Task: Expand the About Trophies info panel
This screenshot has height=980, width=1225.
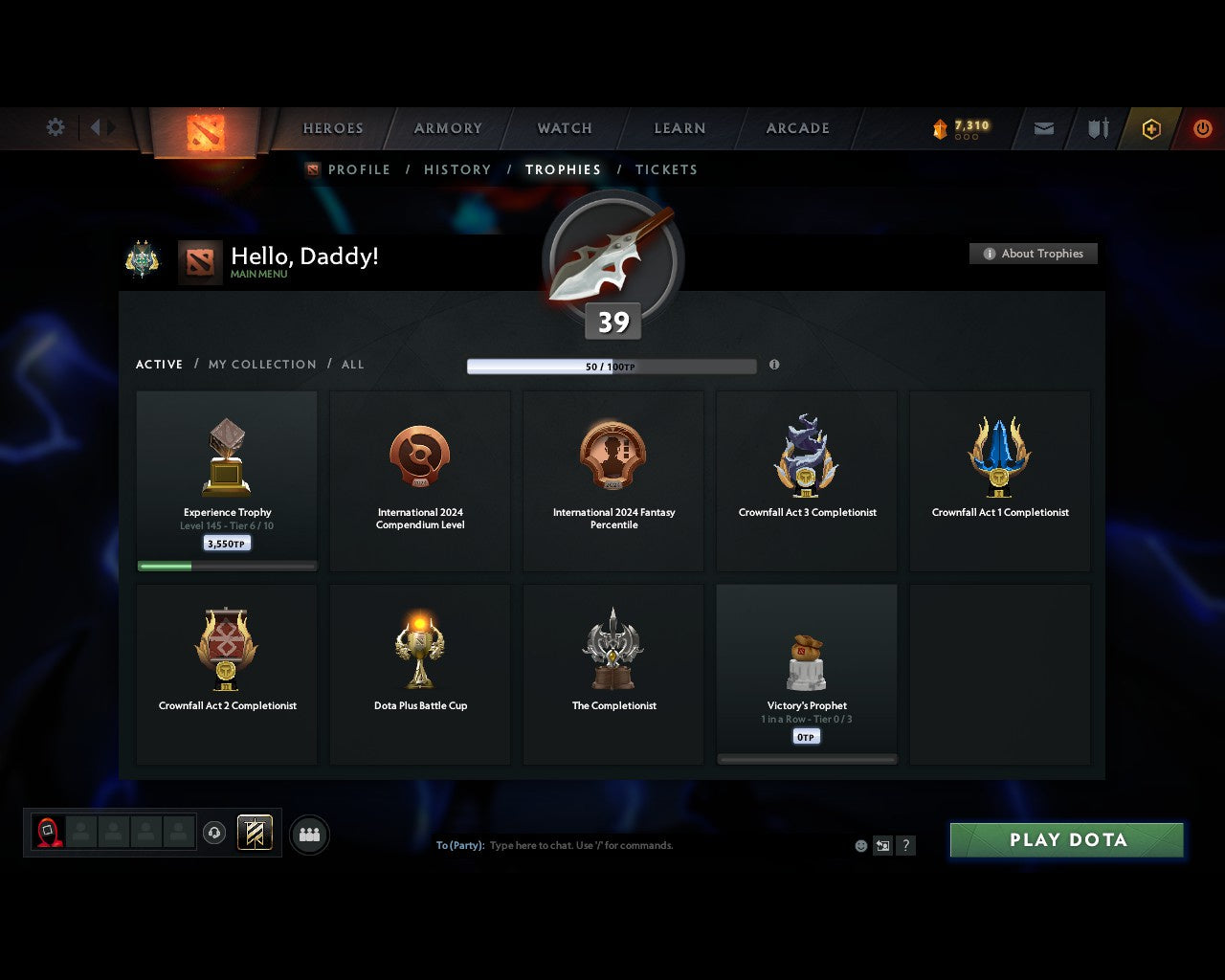Action: 1034,254
